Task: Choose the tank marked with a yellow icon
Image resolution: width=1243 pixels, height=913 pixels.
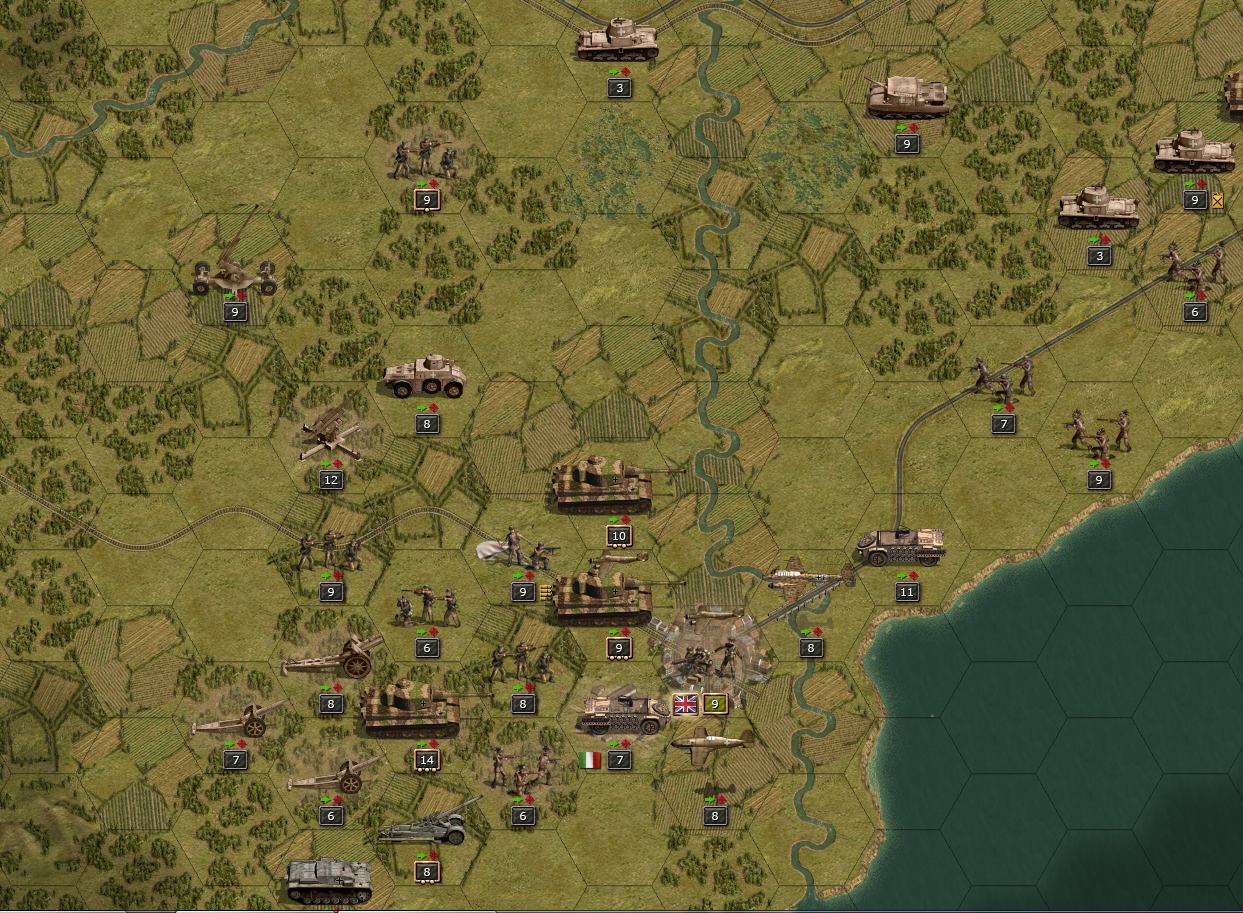Action: pos(1193,154)
